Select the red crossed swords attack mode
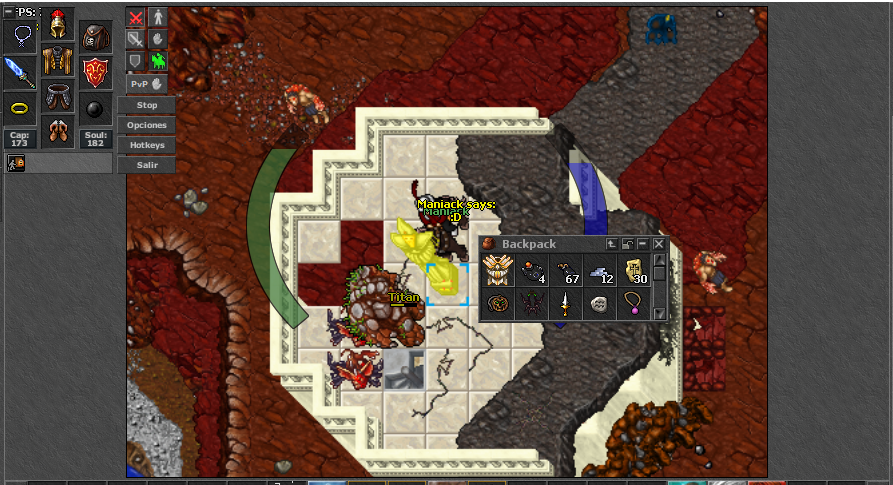Image resolution: width=893 pixels, height=485 pixels. (x=135, y=17)
